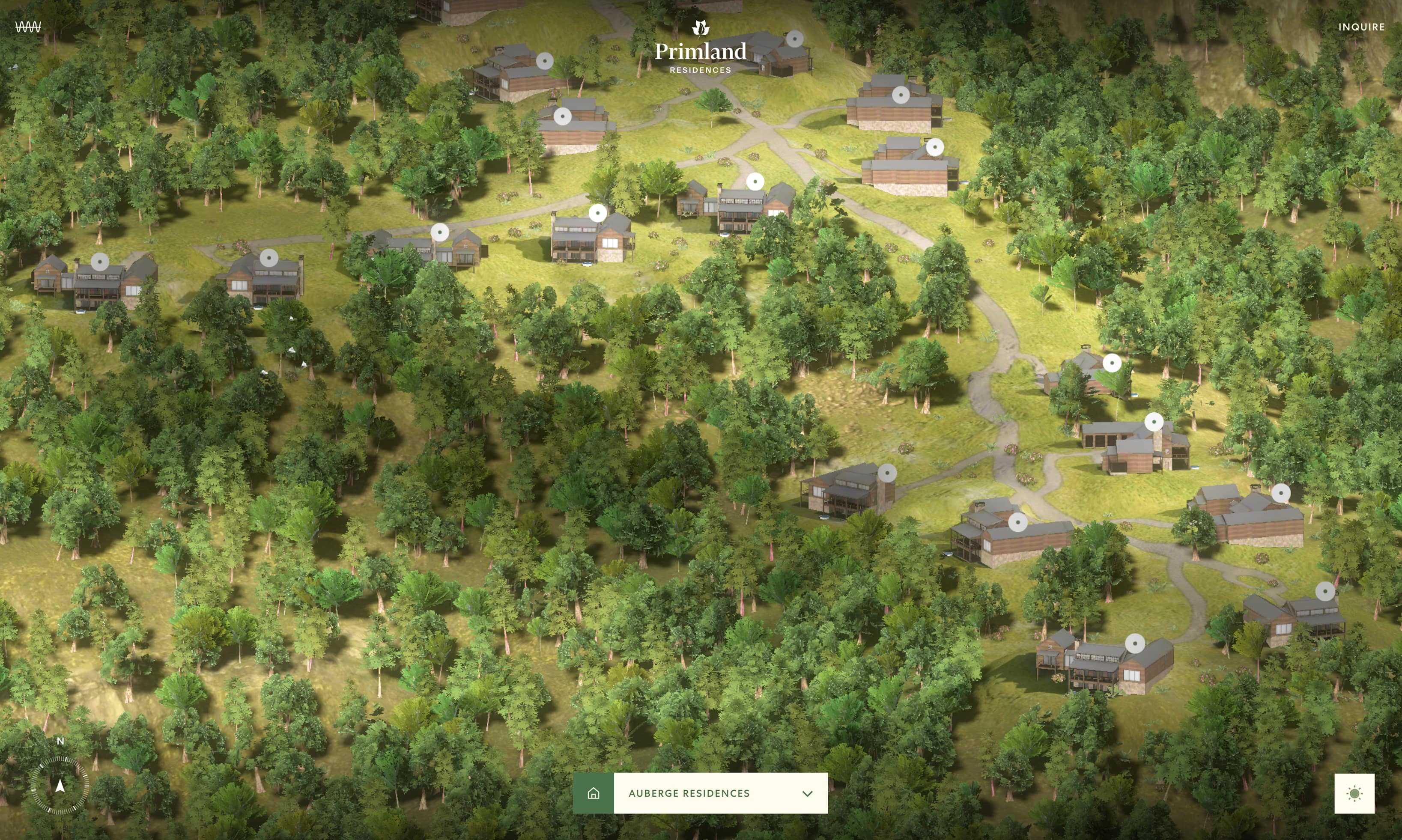Click the Primland Residences logo

(700, 48)
